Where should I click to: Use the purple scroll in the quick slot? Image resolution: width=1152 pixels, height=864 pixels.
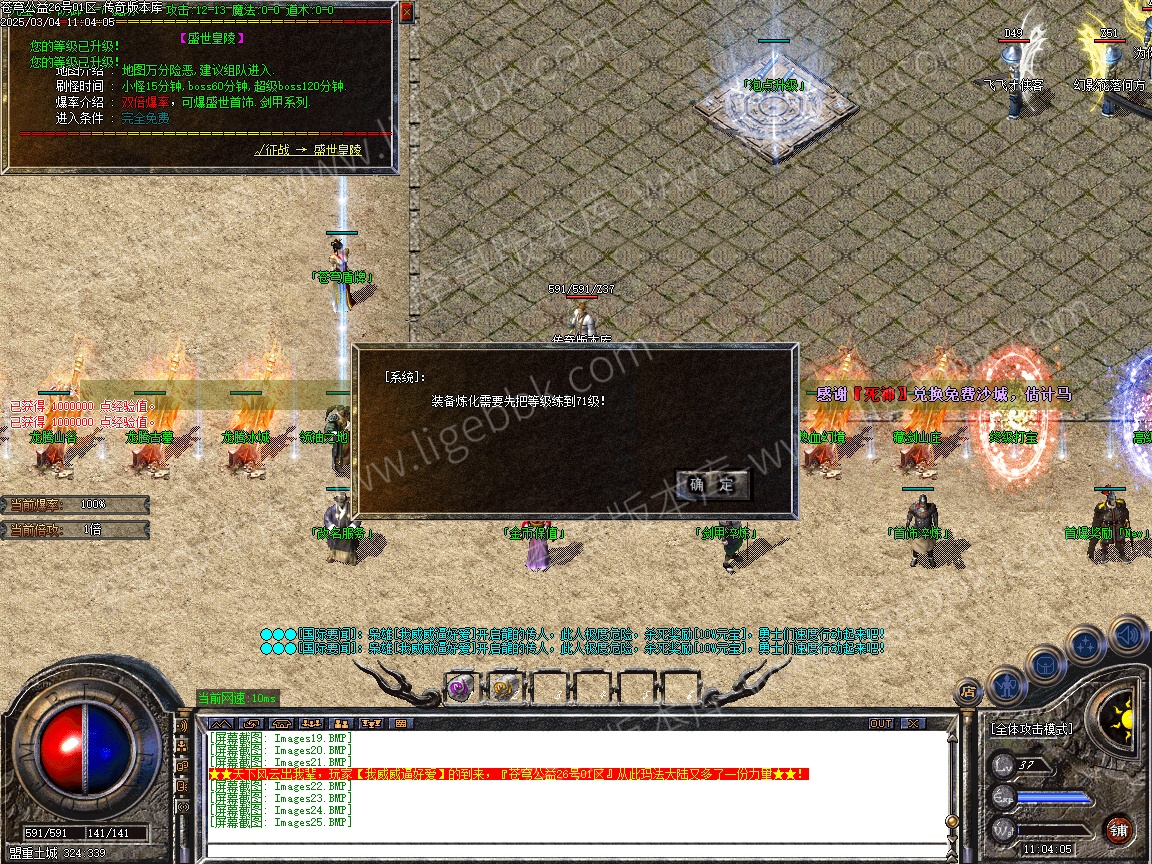[460, 688]
